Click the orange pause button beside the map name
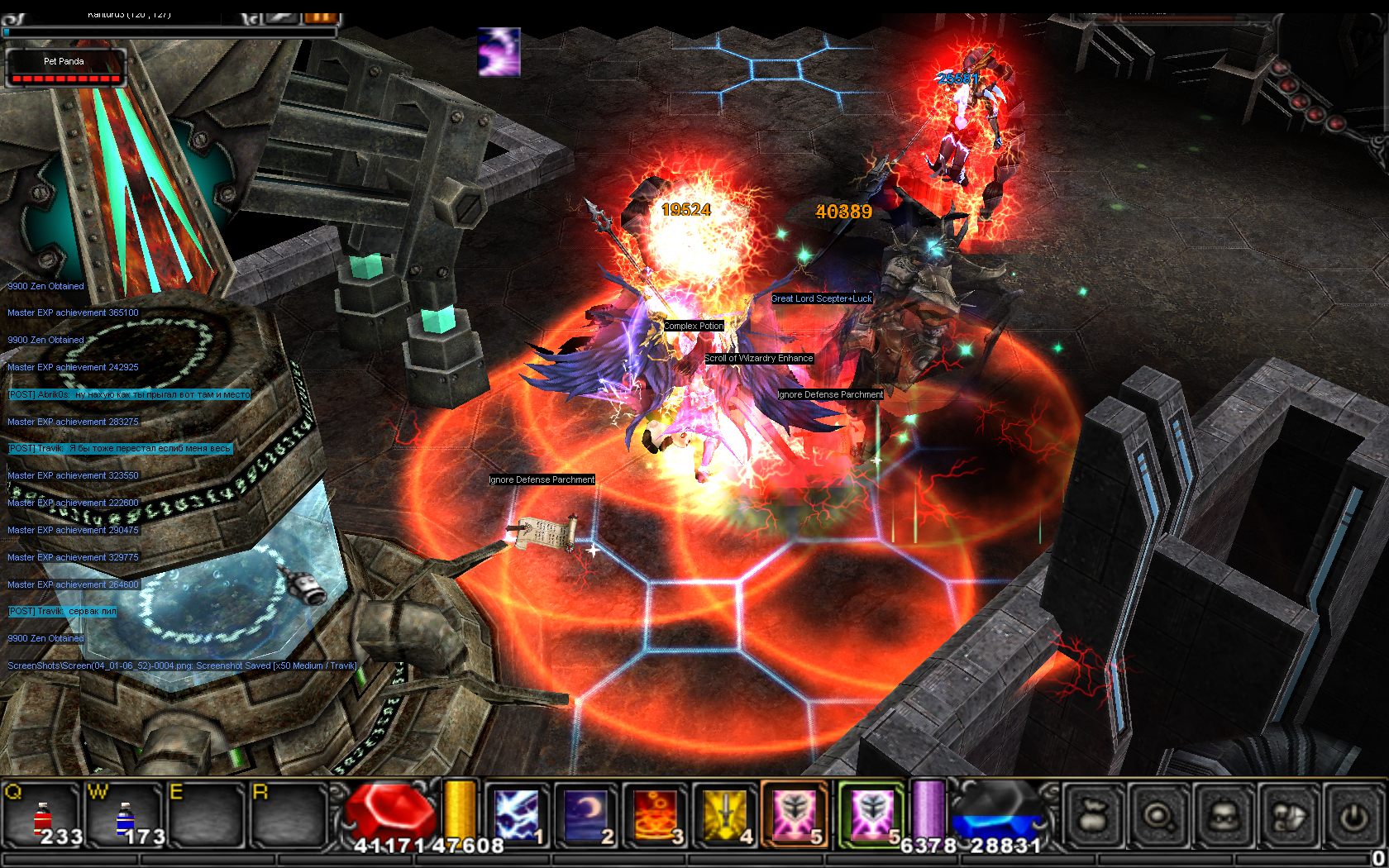The height and width of the screenshot is (868, 1389). [x=321, y=17]
